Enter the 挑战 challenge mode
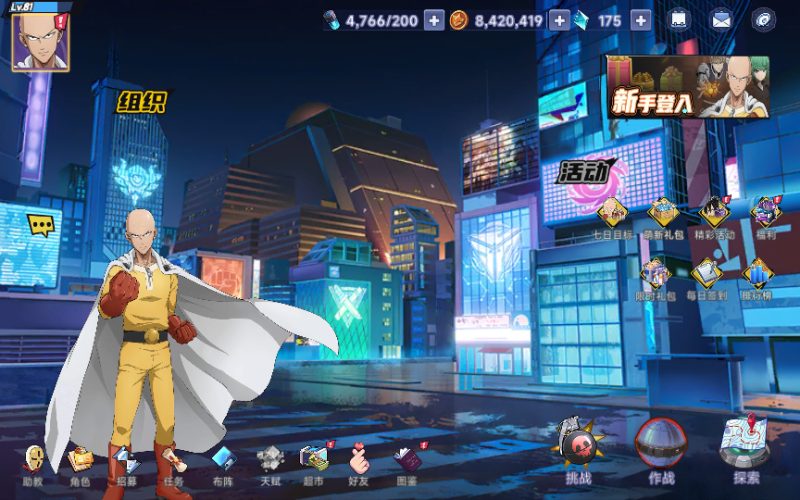Screen dimensions: 800x500 tap(578, 449)
